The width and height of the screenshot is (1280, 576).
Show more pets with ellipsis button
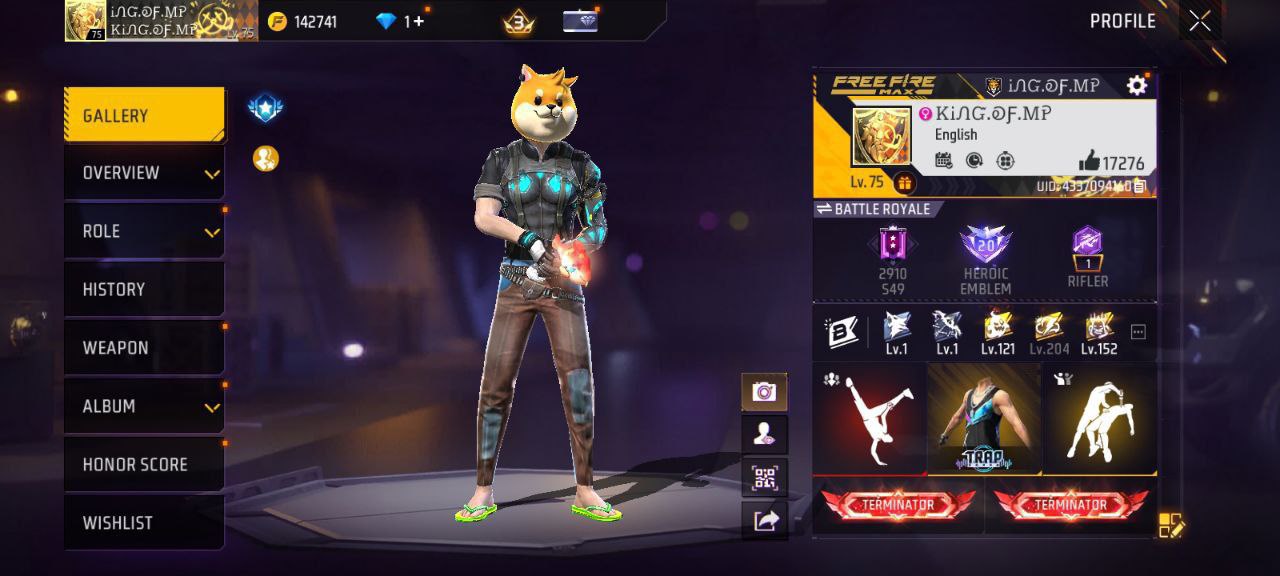point(1138,332)
